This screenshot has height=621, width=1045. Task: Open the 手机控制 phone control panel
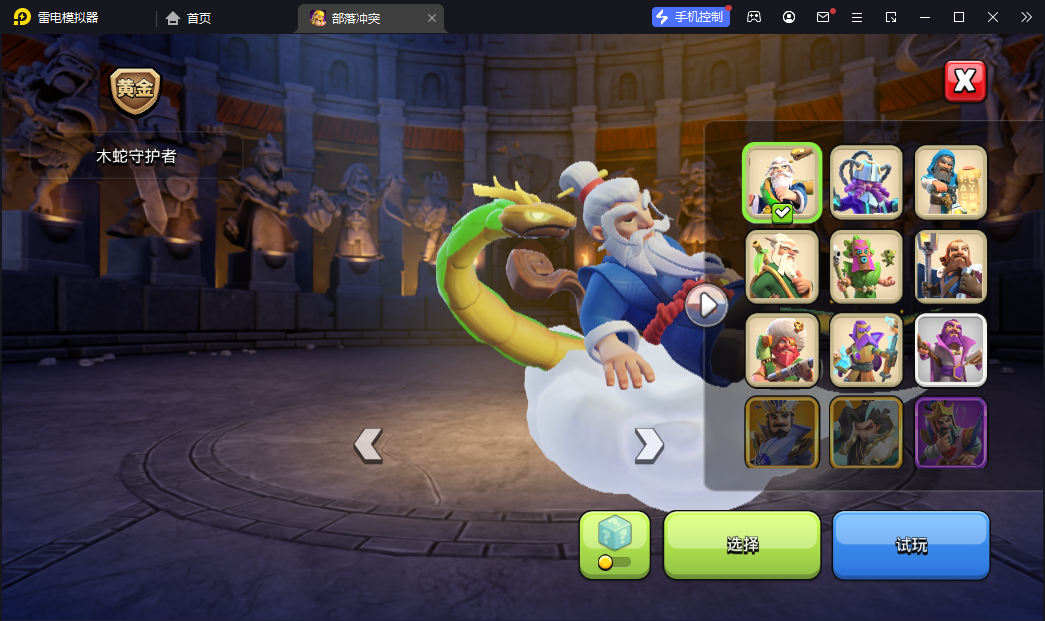[691, 17]
